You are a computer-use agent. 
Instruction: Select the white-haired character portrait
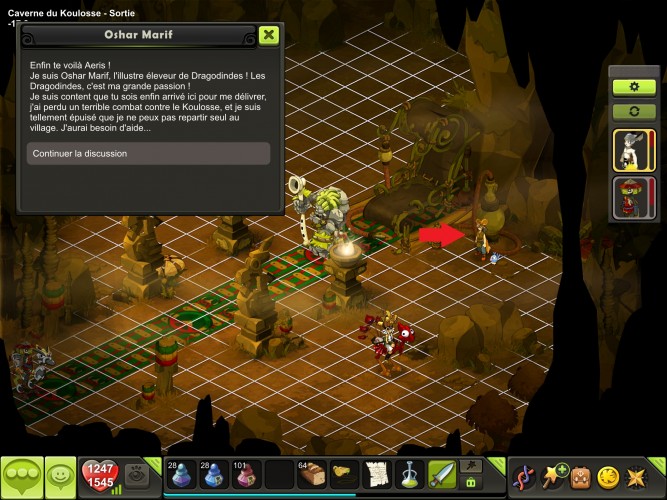point(633,150)
